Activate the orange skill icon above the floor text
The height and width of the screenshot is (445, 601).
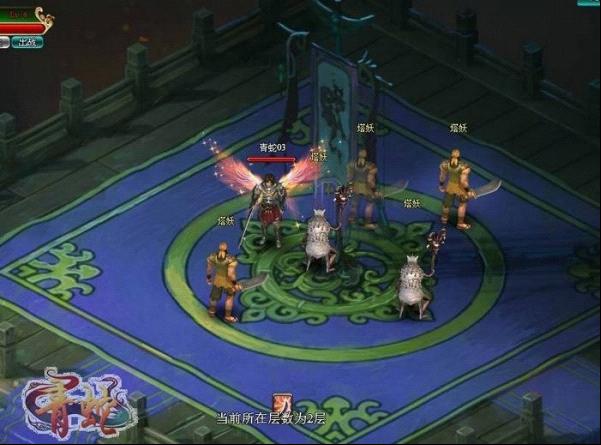pos(282,403)
